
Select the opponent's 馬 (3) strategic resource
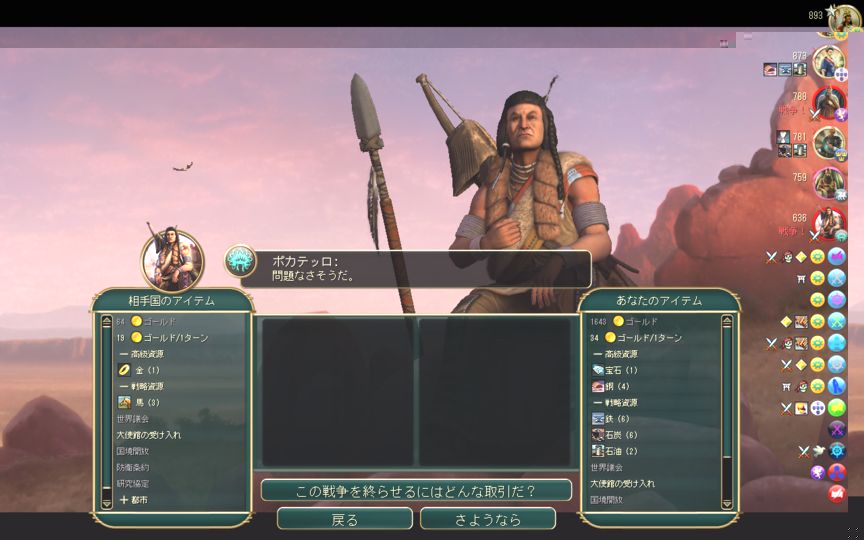pos(146,402)
